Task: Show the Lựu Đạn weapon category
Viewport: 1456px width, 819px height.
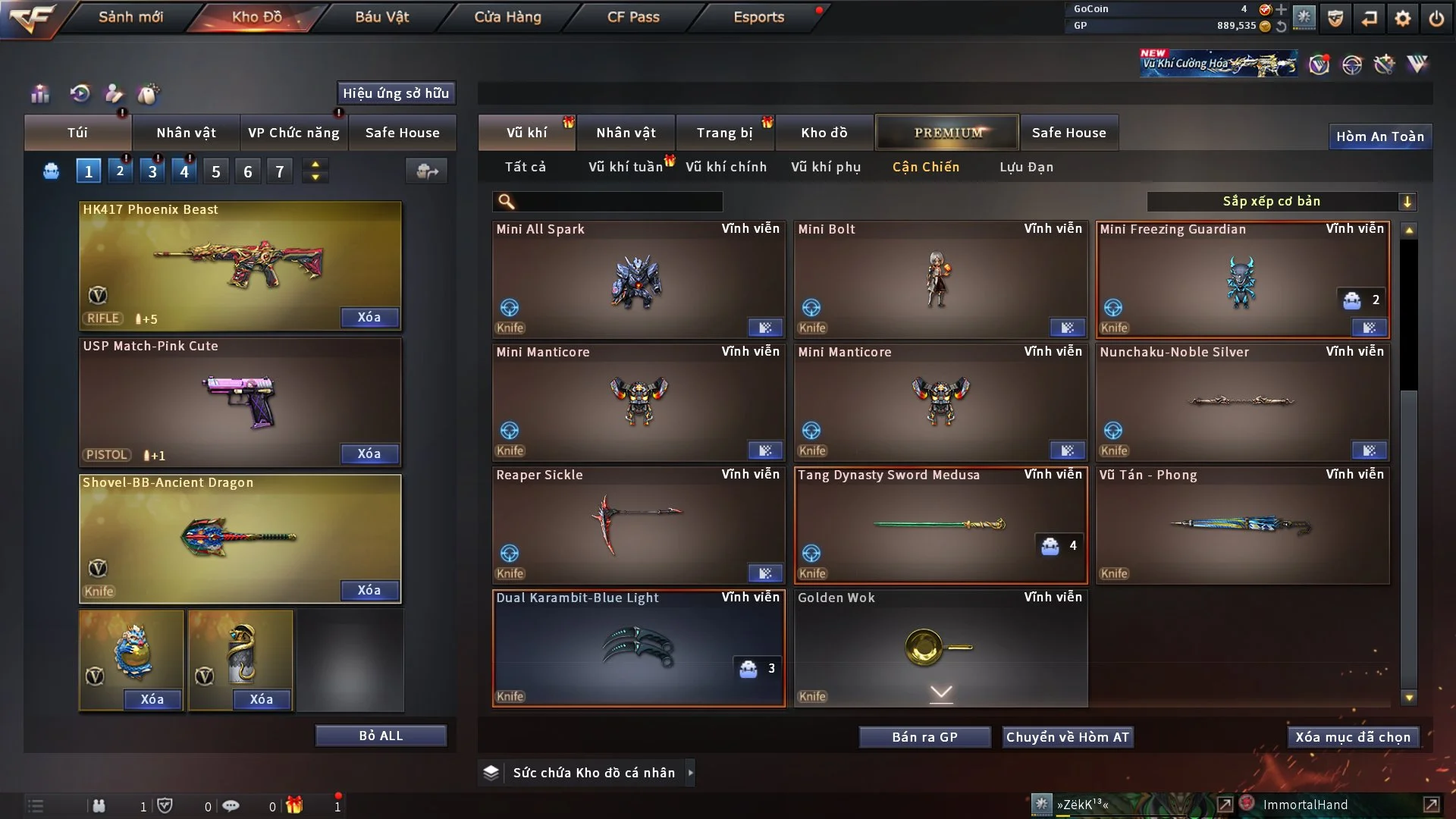Action: [x=1026, y=167]
